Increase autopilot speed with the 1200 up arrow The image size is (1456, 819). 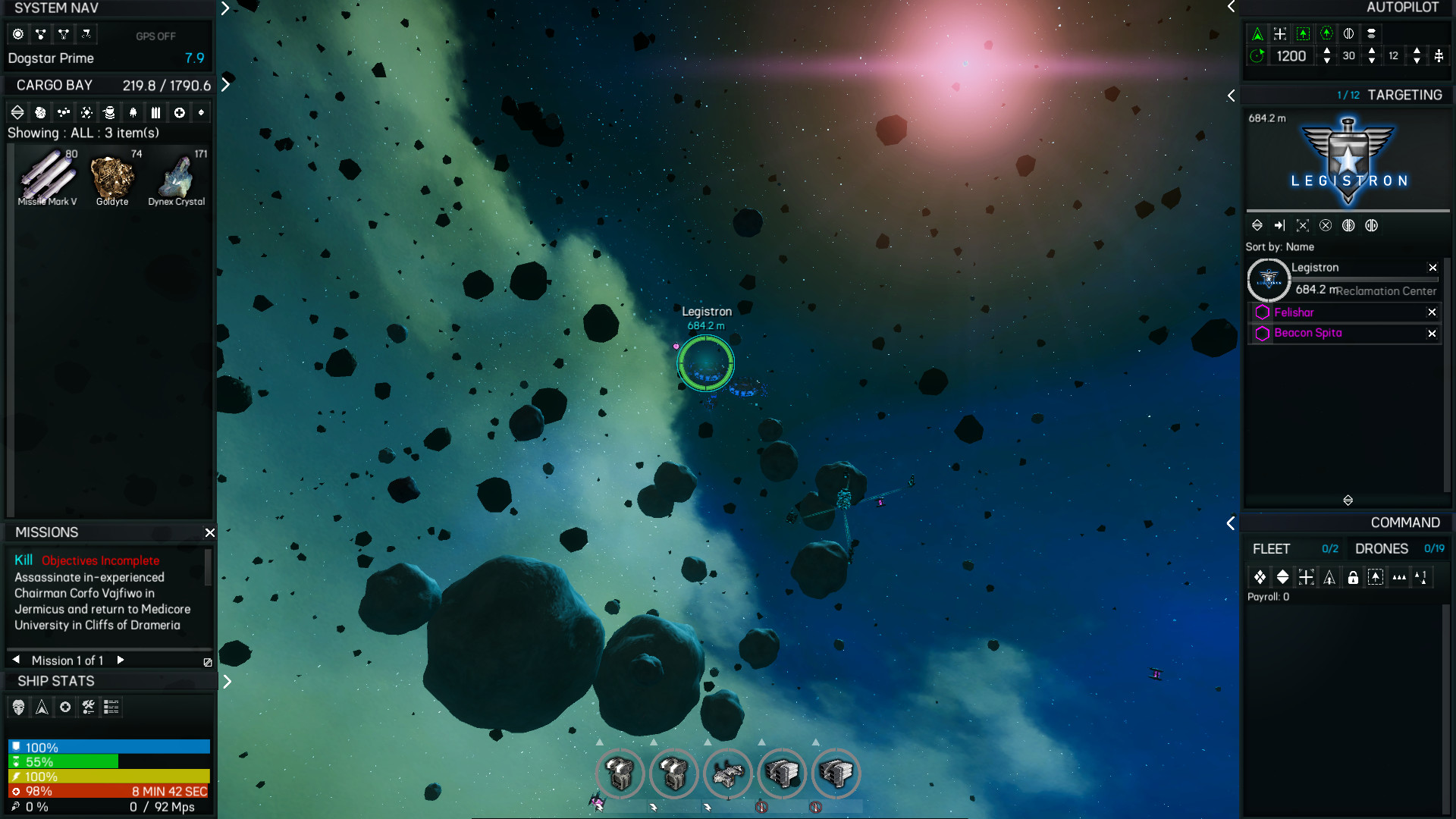point(1327,51)
